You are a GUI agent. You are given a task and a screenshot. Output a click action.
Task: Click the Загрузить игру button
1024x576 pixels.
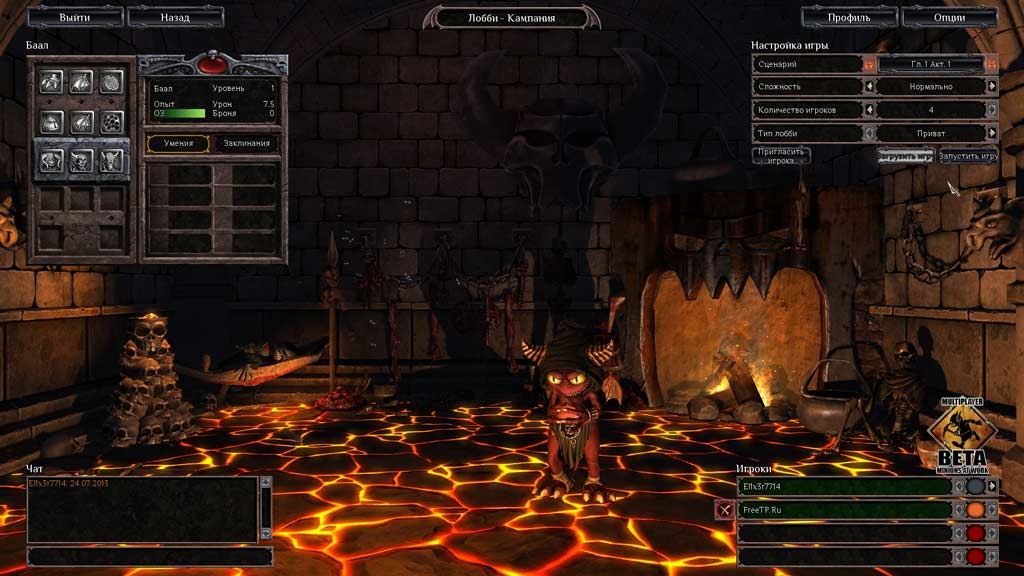point(906,156)
